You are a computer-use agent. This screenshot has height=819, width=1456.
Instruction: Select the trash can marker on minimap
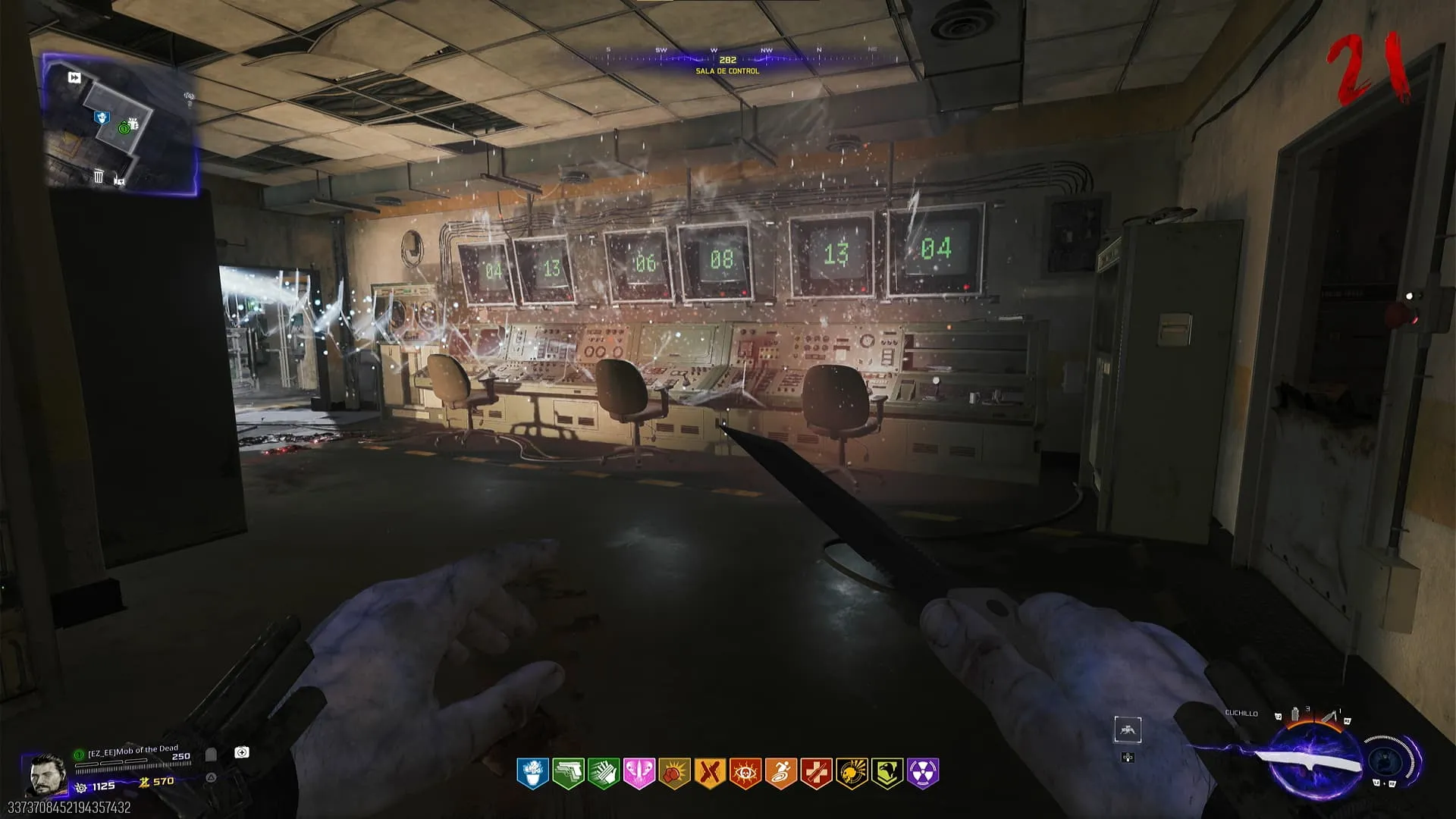(x=99, y=177)
